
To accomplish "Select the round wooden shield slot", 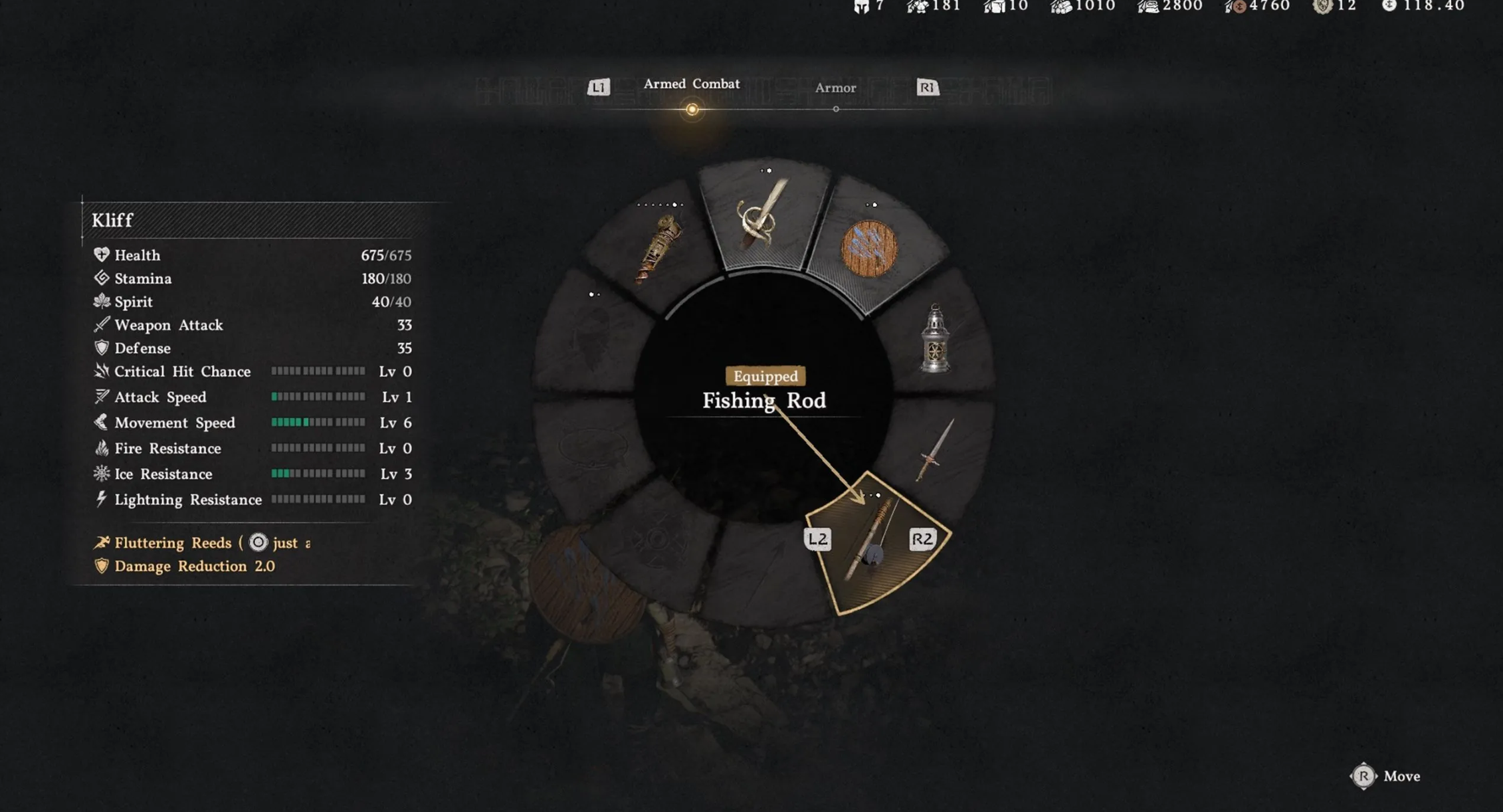I will pos(869,249).
